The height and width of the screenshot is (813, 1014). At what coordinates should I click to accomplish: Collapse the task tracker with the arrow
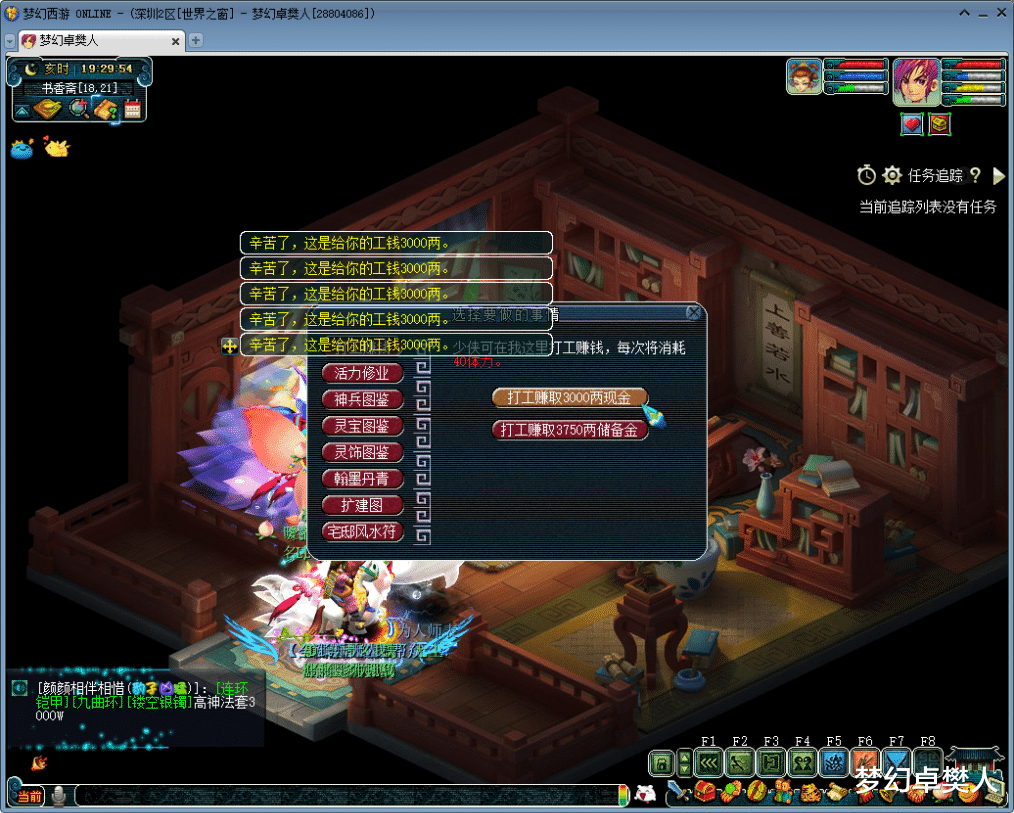click(998, 176)
